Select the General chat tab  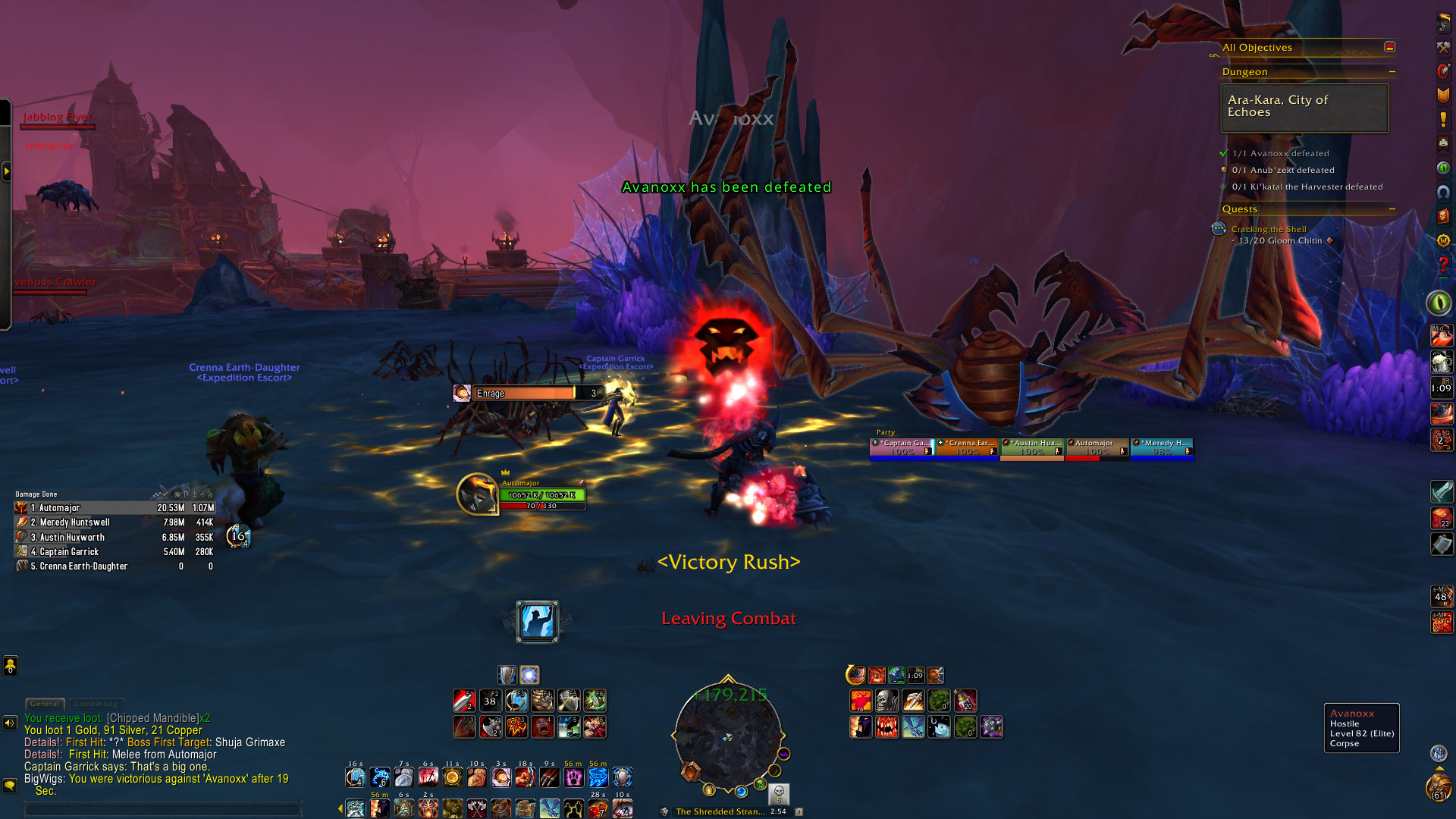[x=45, y=704]
